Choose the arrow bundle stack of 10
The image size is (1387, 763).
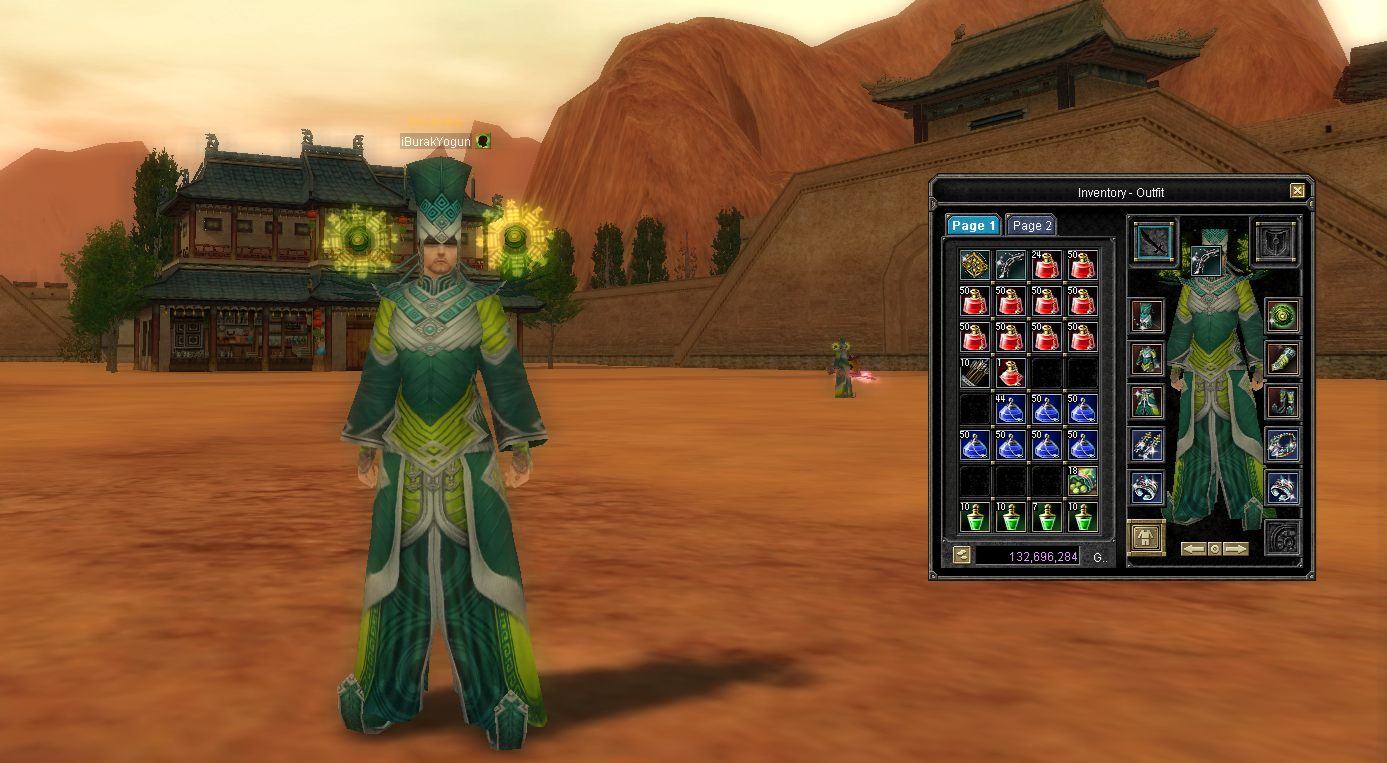pyautogui.click(x=975, y=373)
